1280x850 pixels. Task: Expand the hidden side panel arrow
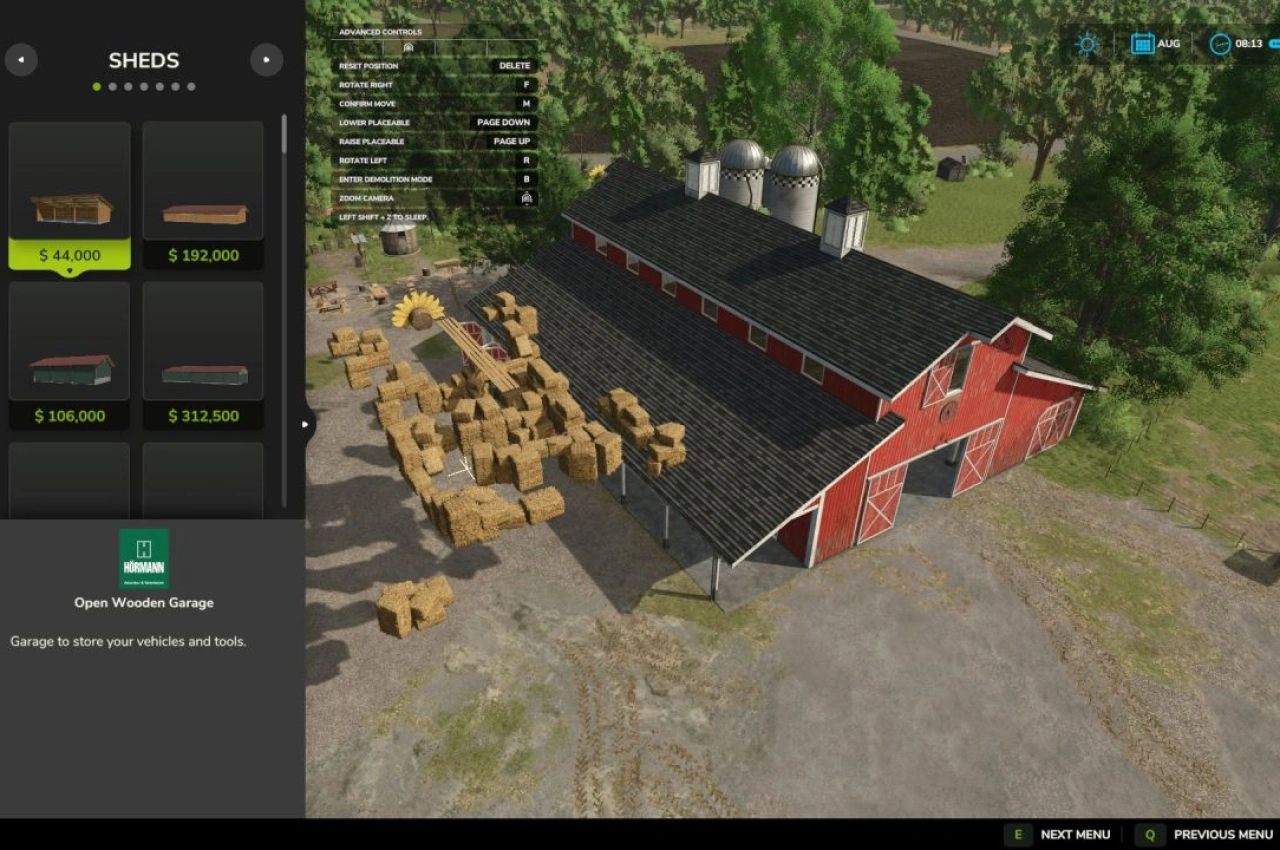coord(305,423)
